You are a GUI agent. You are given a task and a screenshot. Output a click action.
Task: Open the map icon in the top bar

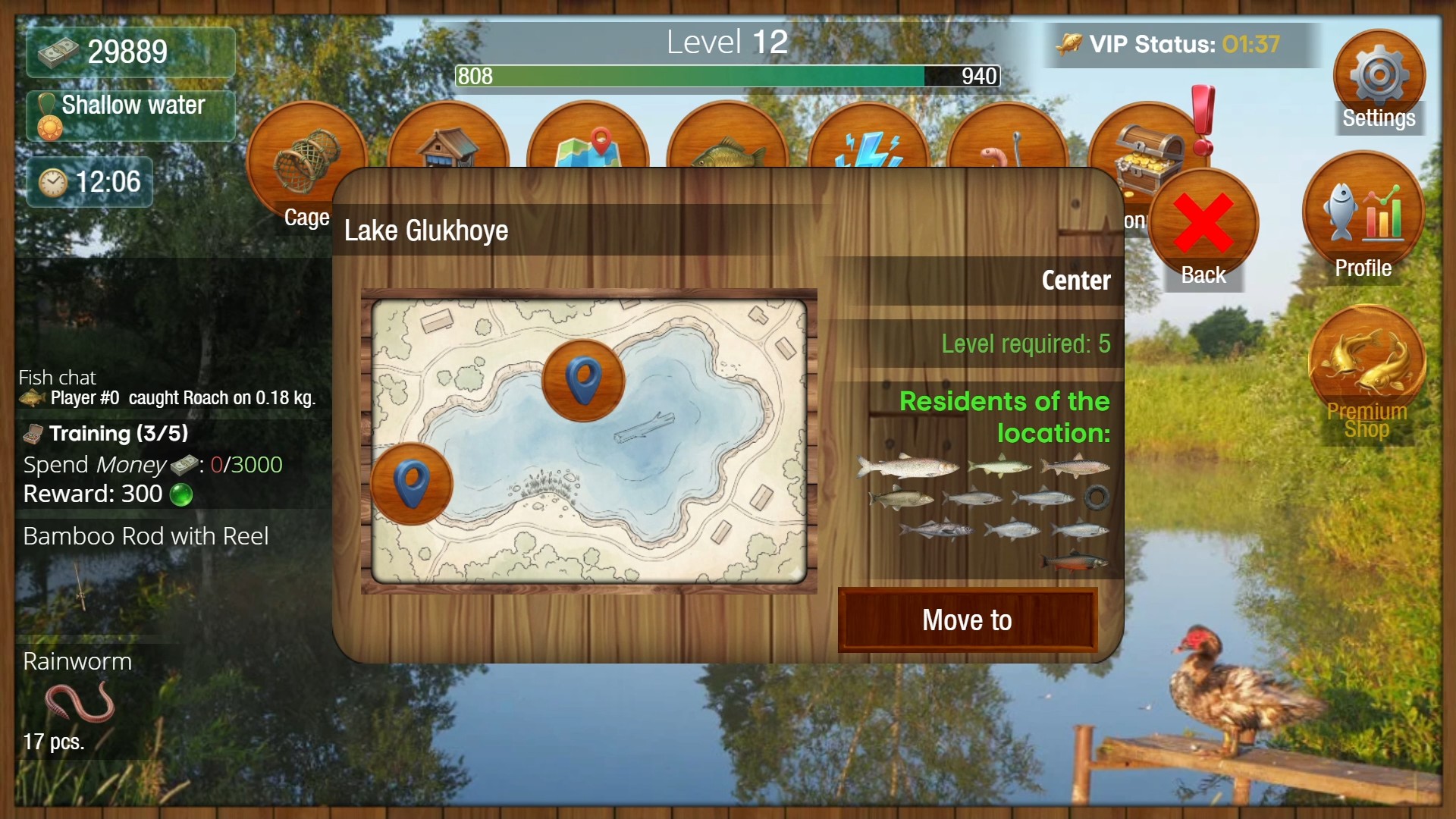tap(588, 148)
